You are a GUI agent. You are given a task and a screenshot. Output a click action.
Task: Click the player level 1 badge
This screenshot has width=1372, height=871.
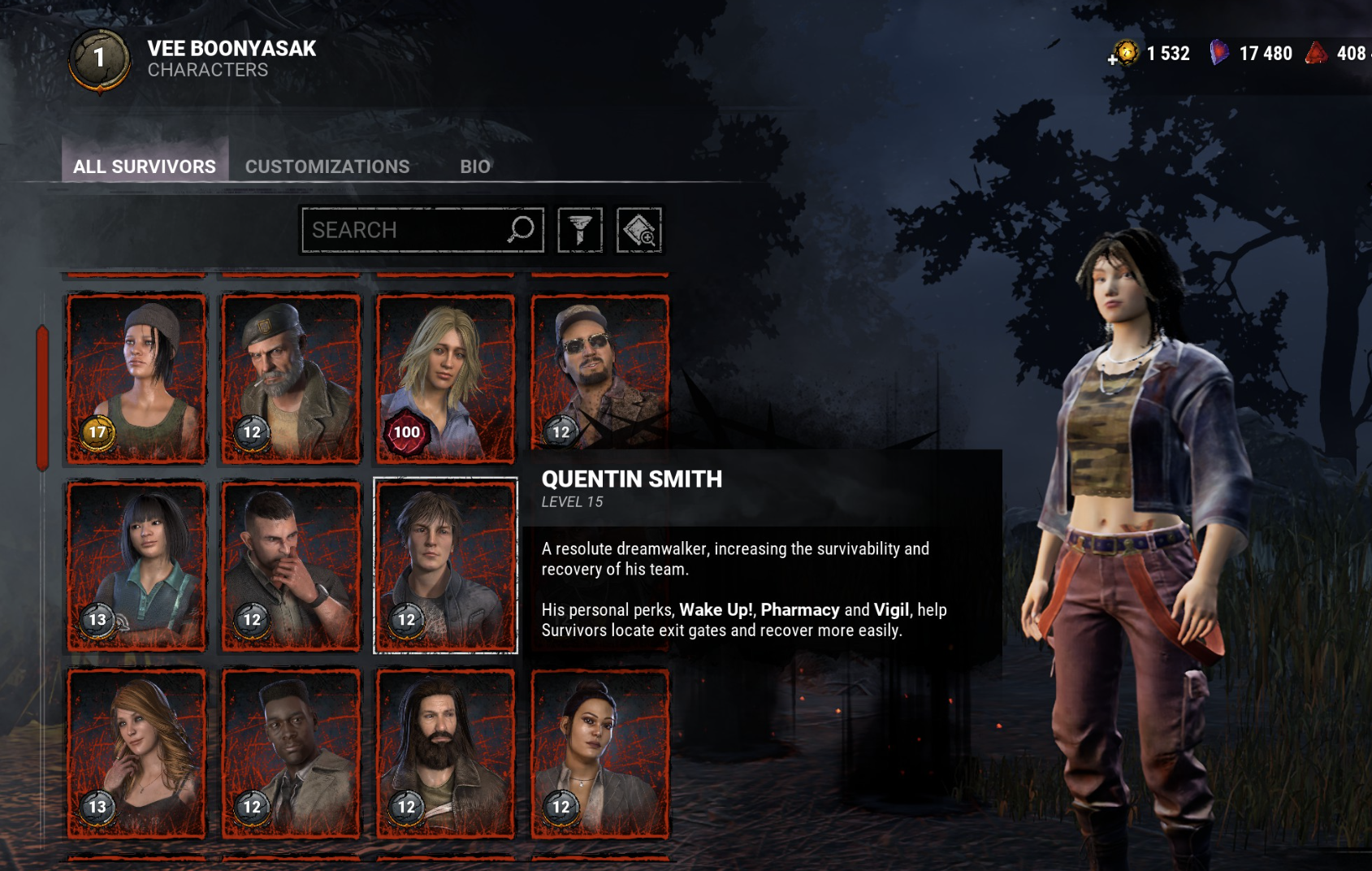[99, 58]
